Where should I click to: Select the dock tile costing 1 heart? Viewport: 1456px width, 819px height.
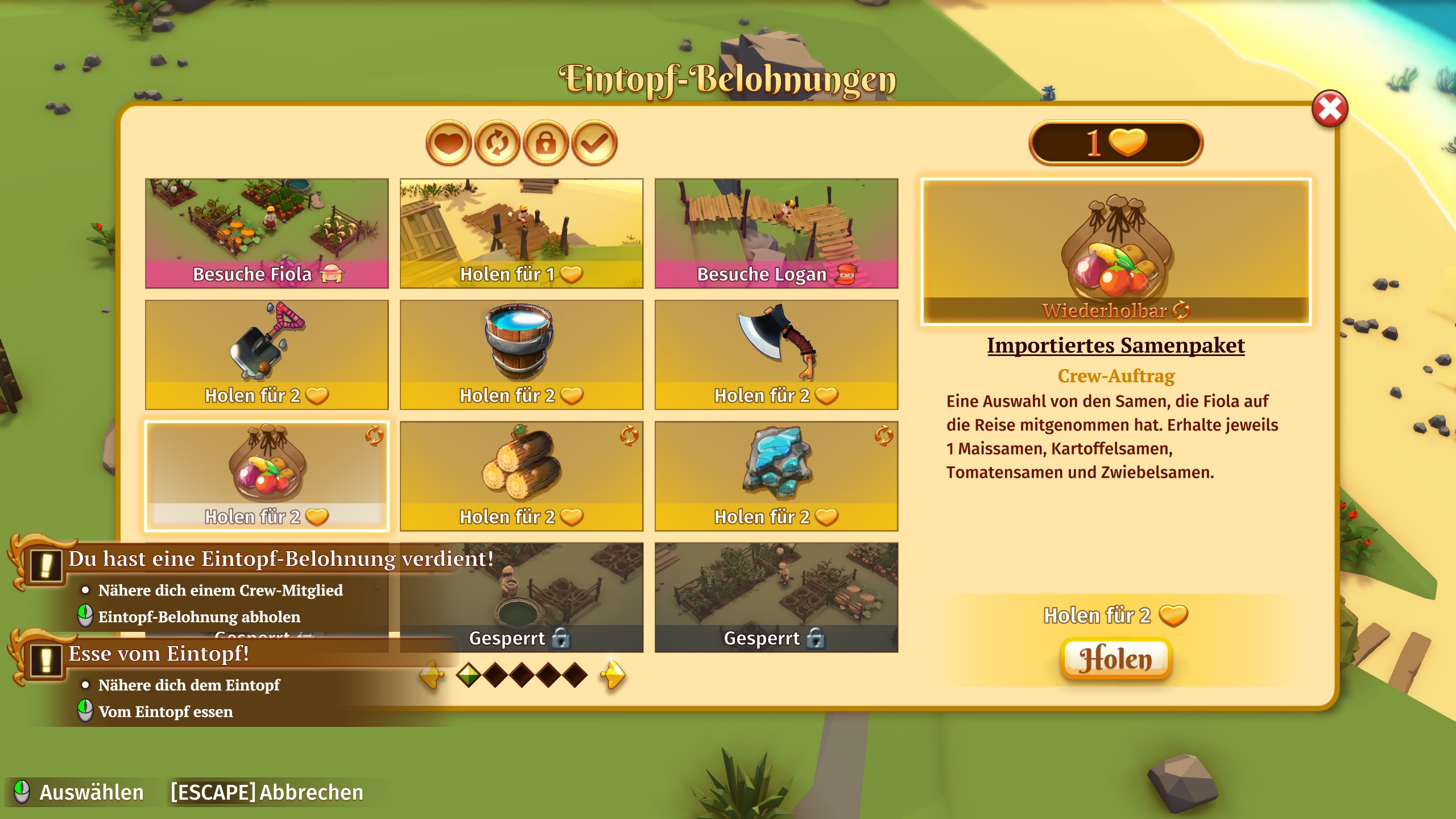[522, 233]
